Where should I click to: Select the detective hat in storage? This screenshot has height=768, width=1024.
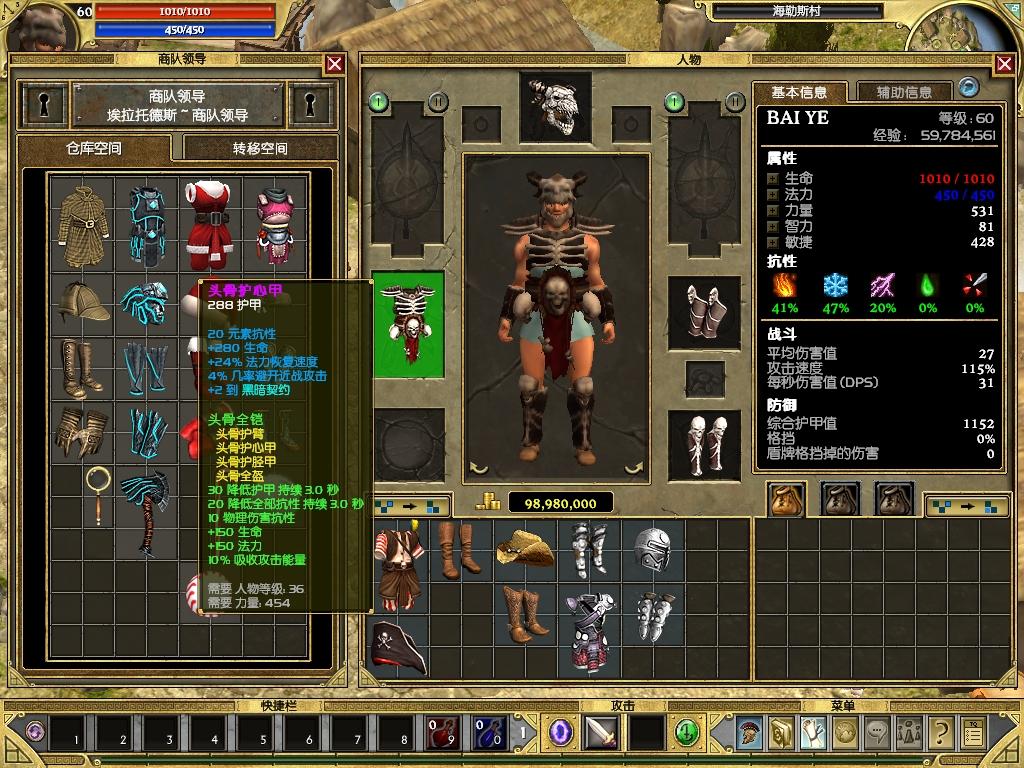point(84,301)
